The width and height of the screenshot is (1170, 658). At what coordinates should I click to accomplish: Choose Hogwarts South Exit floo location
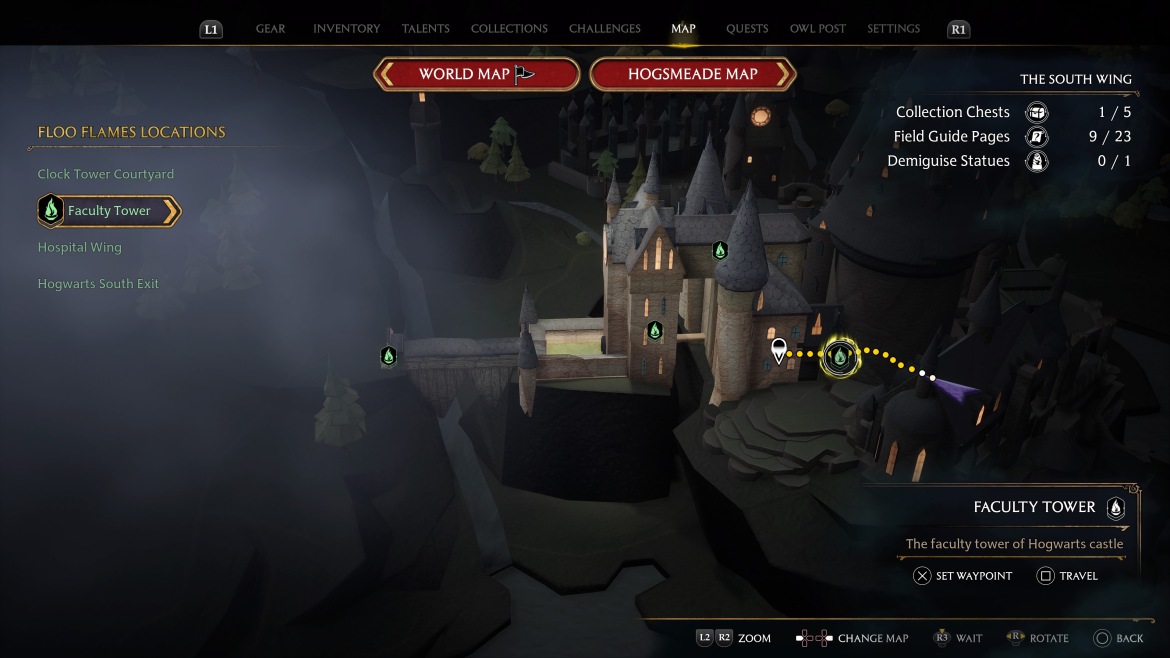click(98, 284)
